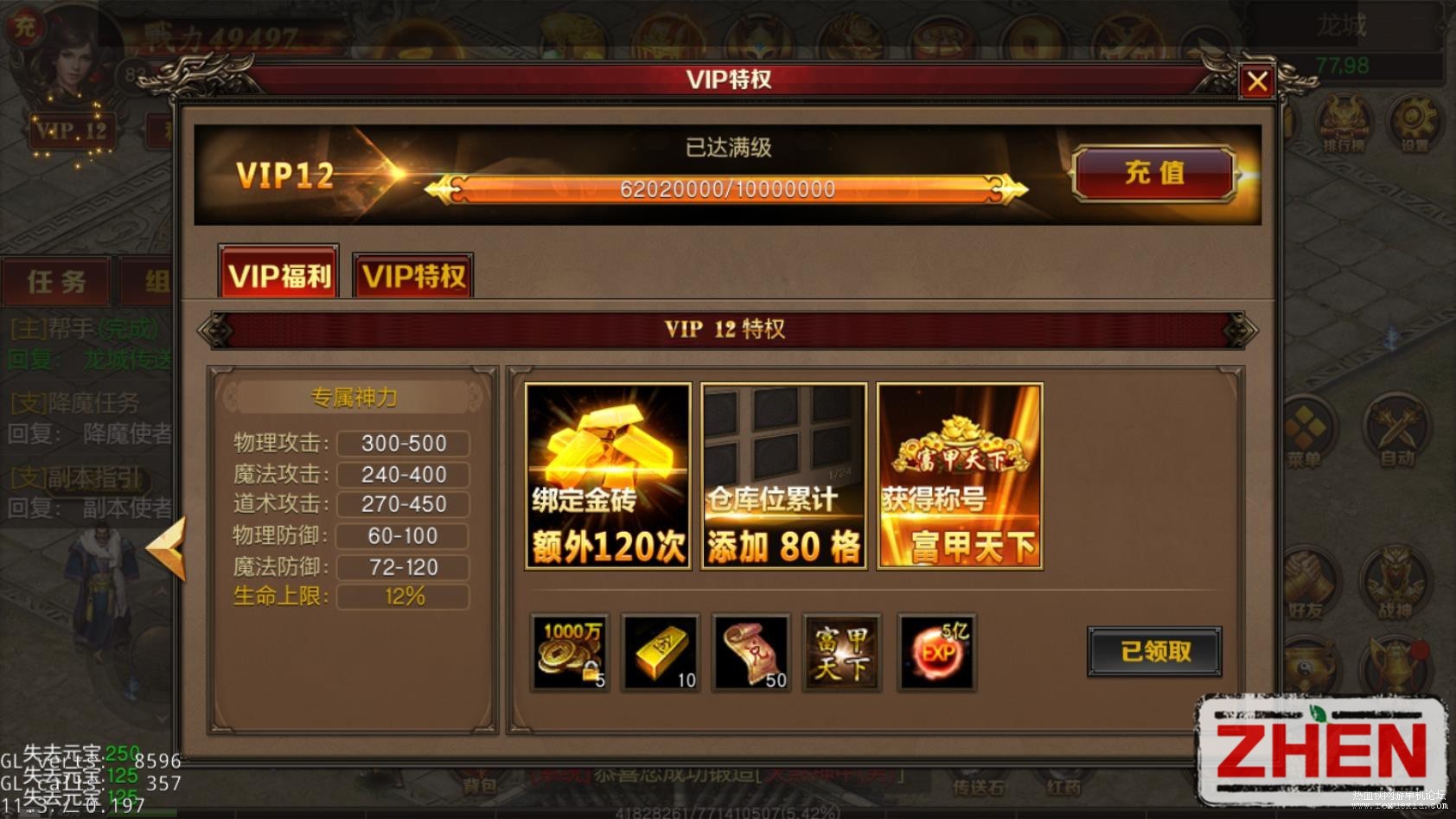Select the 仓库位累计 warehouse card
1456x819 pixels.
(x=783, y=477)
